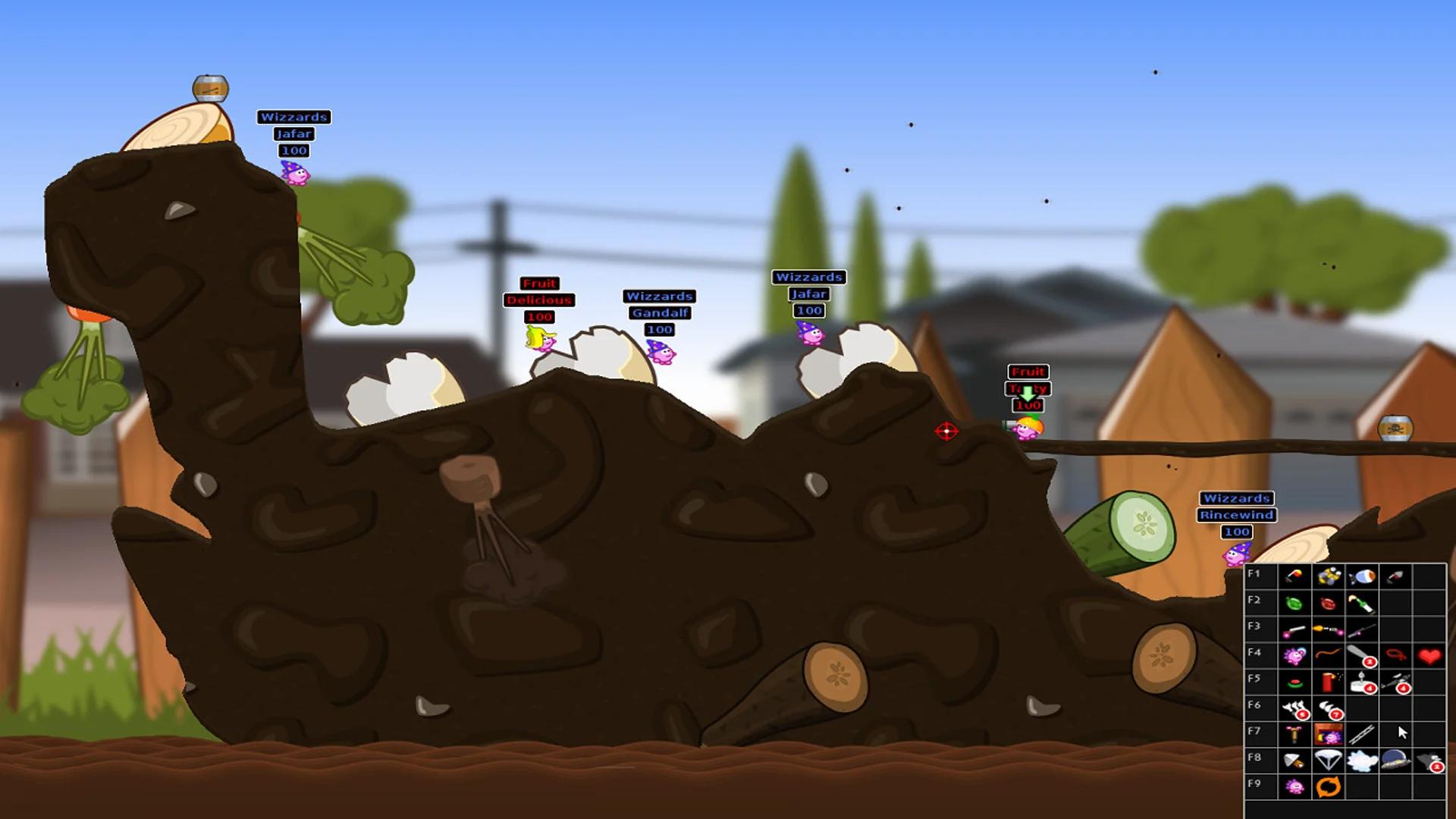Screen dimensions: 1456x819
Task: Select the white cloud icon
Action: pos(1361,760)
